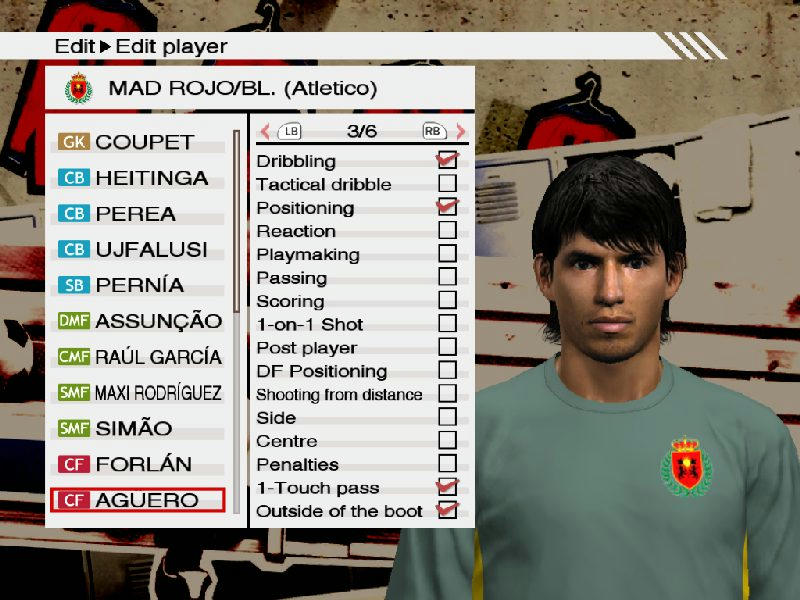Pick side back PERNÍA
This screenshot has width=800, height=600.
[138, 285]
